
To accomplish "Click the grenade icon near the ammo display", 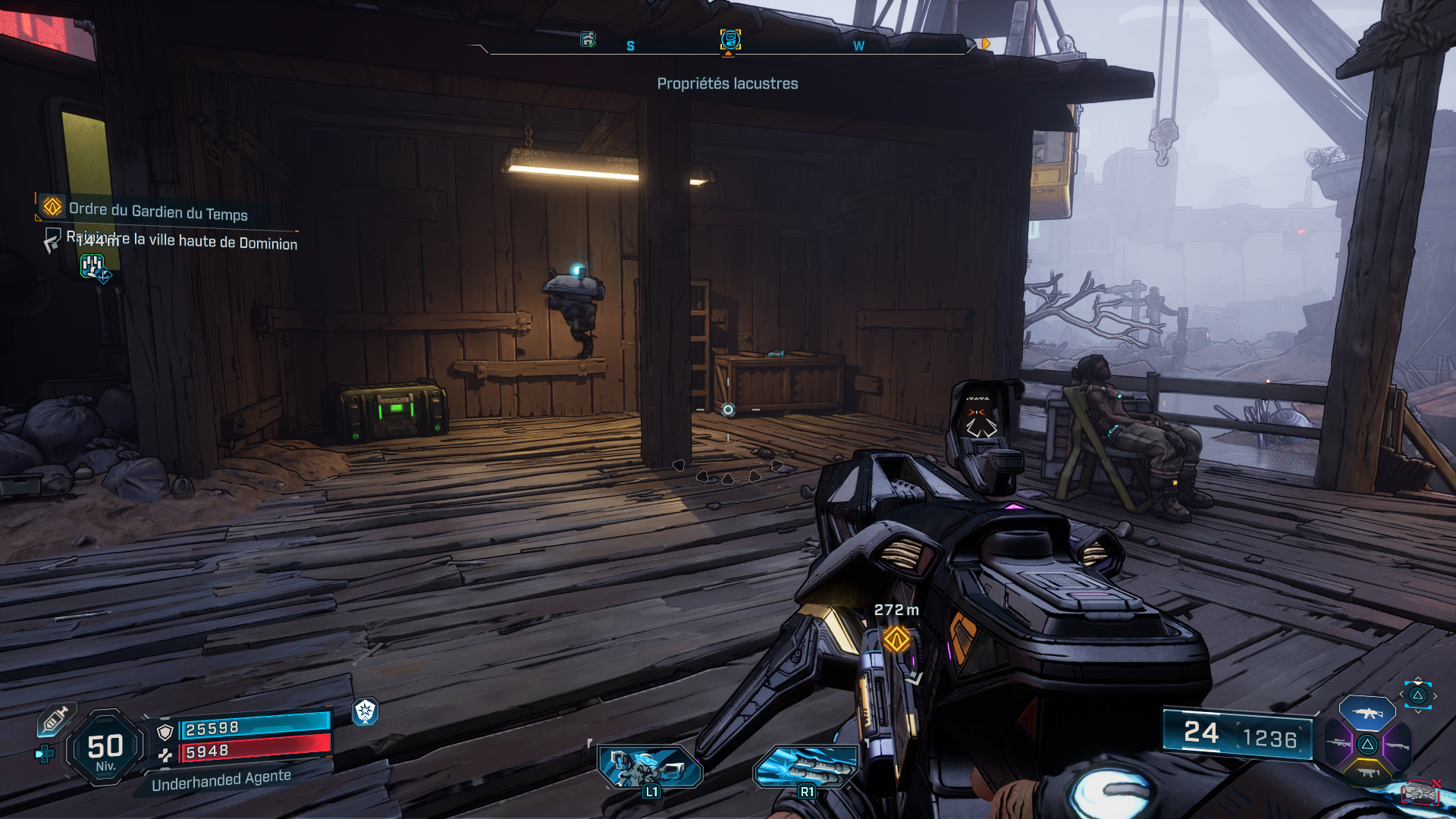I will [x=1420, y=792].
